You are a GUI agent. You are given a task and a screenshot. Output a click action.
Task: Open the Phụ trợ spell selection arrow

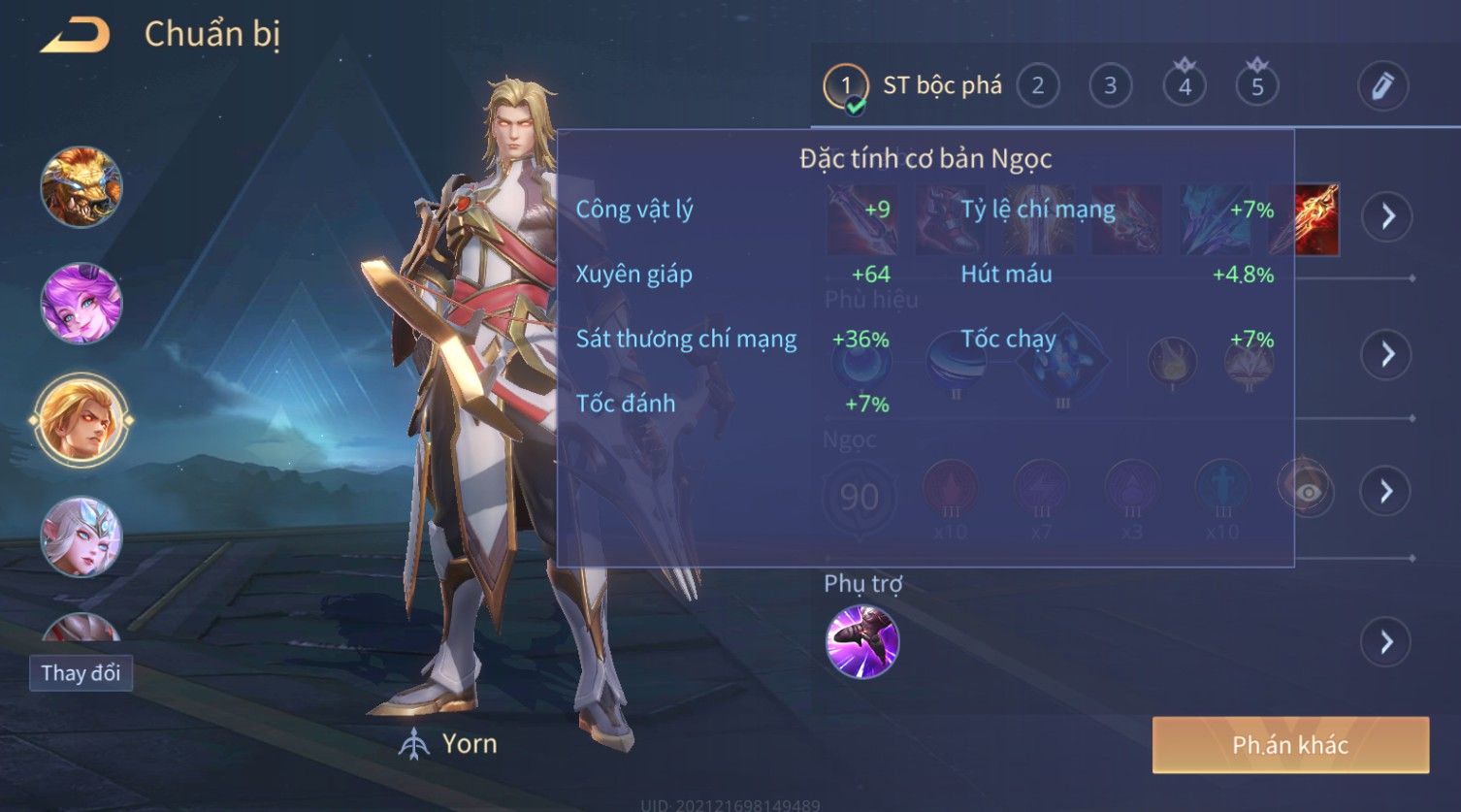coord(1387,641)
